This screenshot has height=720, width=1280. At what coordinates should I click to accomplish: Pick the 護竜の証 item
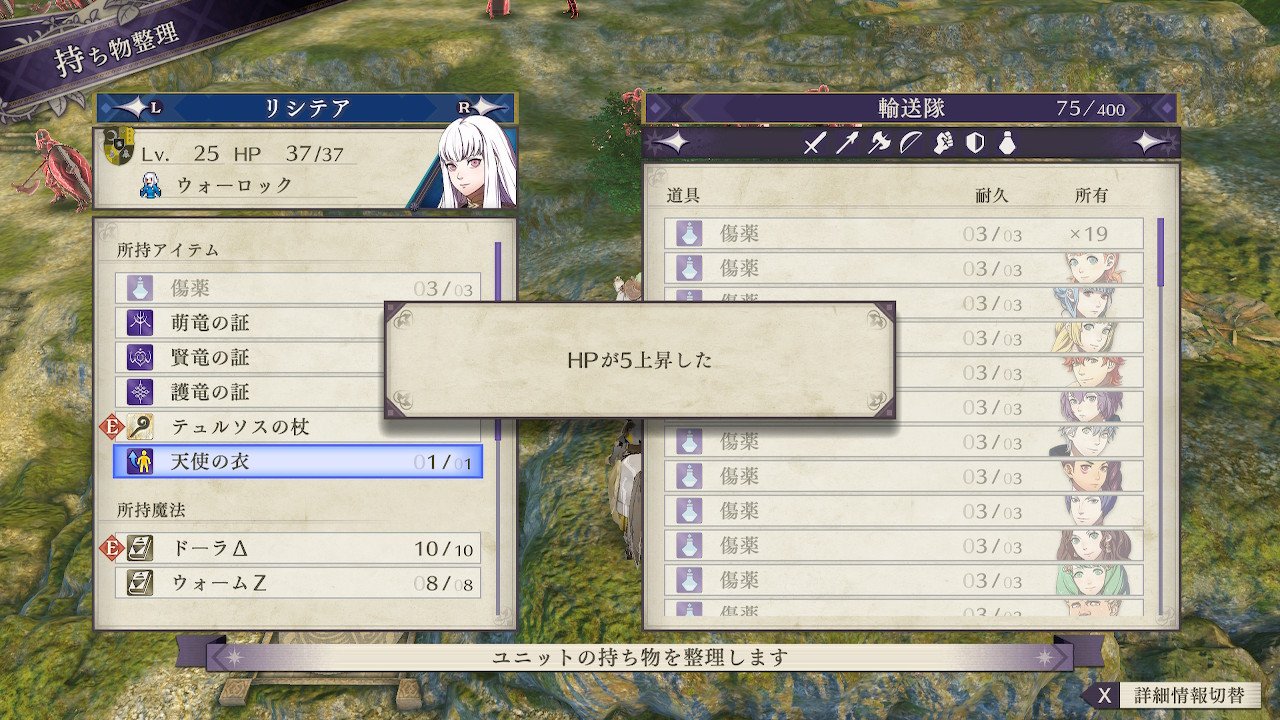[250, 392]
